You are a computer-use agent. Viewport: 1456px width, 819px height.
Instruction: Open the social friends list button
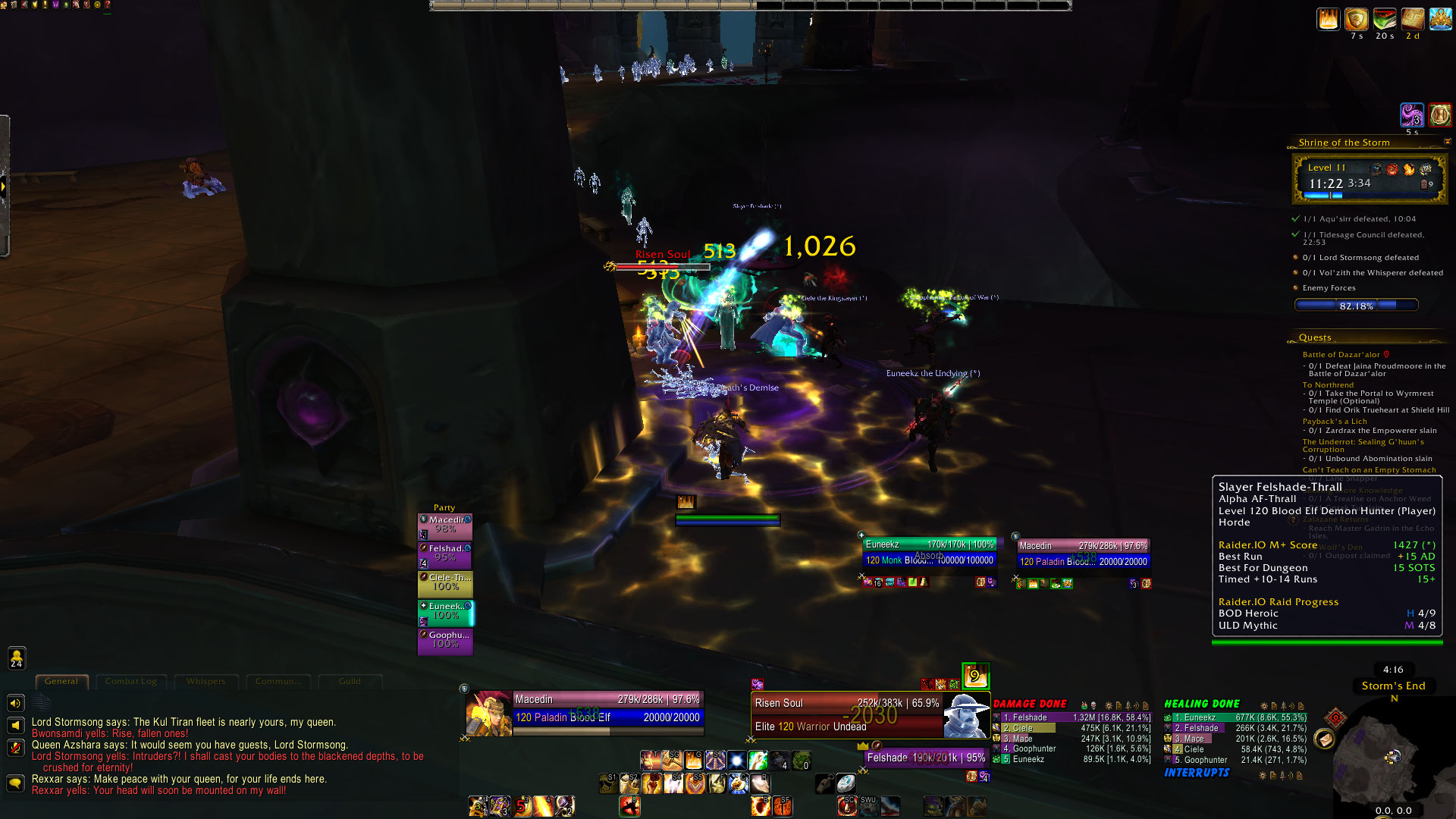pos(17,657)
